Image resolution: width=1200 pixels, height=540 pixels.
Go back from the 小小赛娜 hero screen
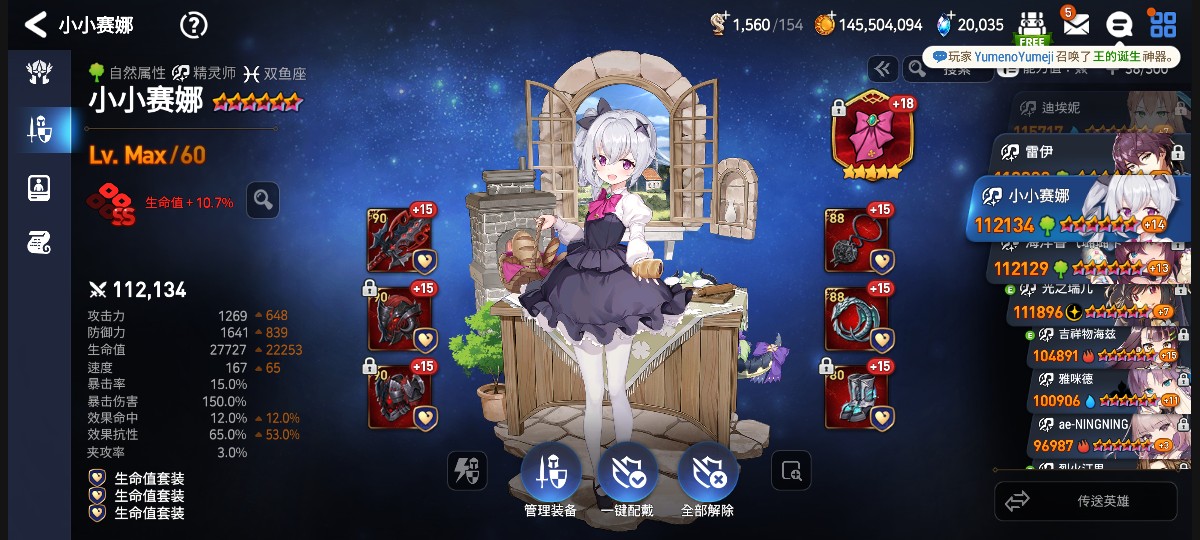pyautogui.click(x=36, y=24)
